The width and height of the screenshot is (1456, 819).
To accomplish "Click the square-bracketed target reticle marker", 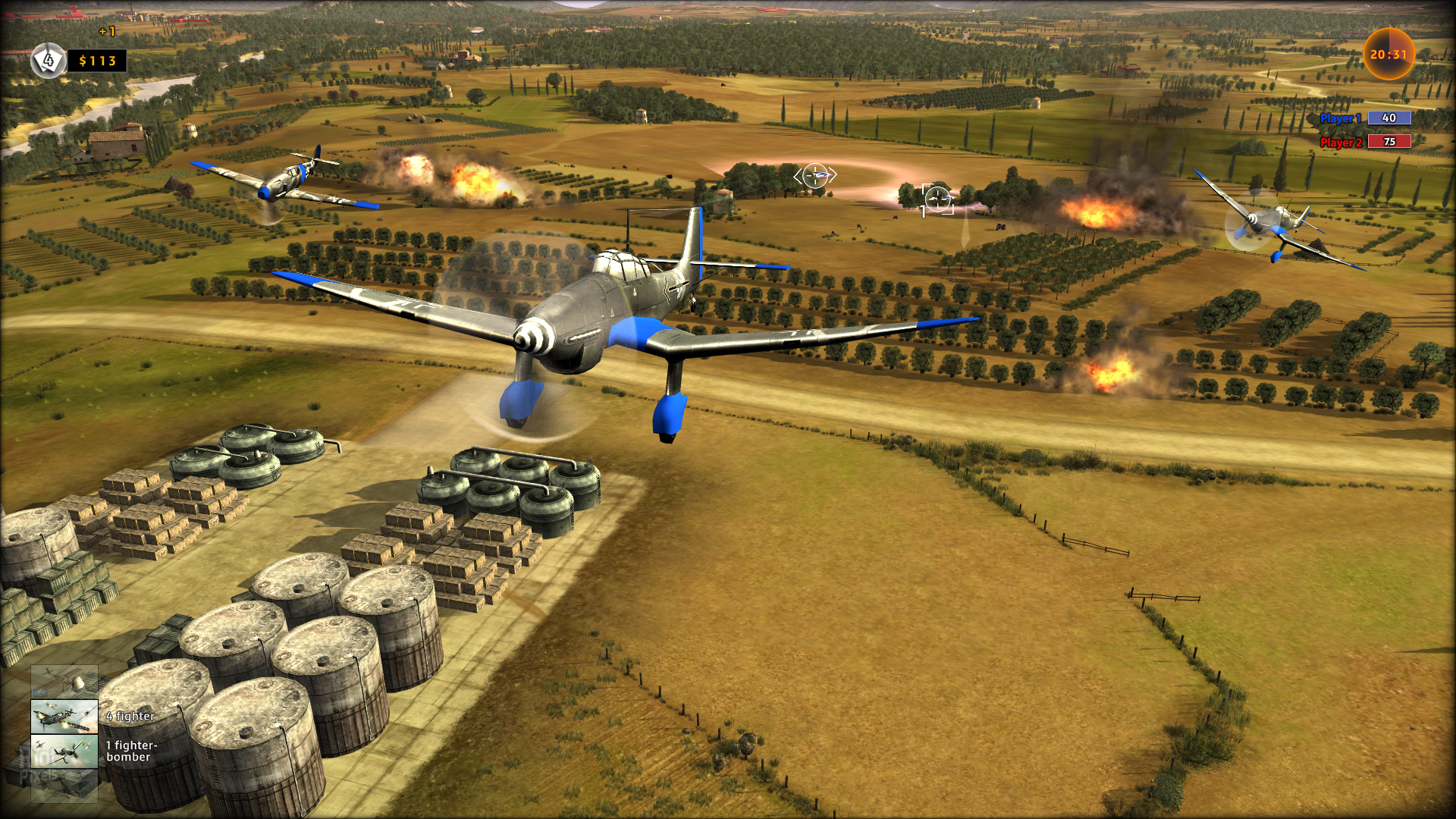I will (x=937, y=199).
